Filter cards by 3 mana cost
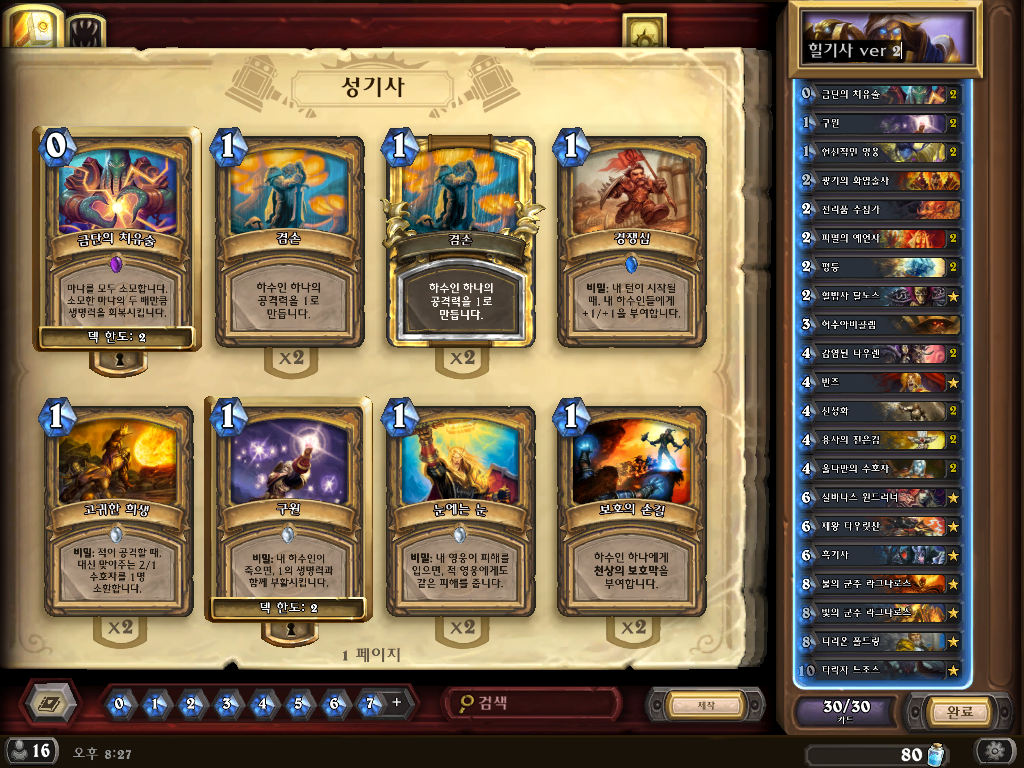This screenshot has height=768, width=1024. [227, 704]
